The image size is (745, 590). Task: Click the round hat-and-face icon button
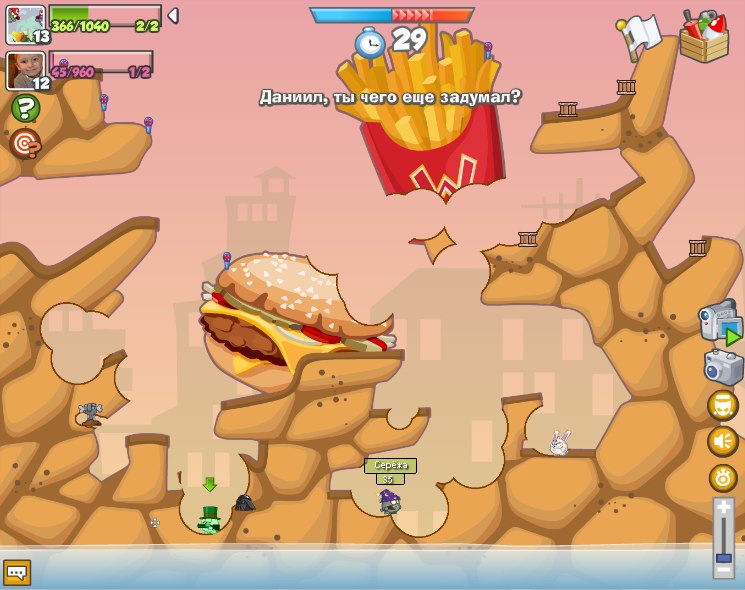(723, 405)
